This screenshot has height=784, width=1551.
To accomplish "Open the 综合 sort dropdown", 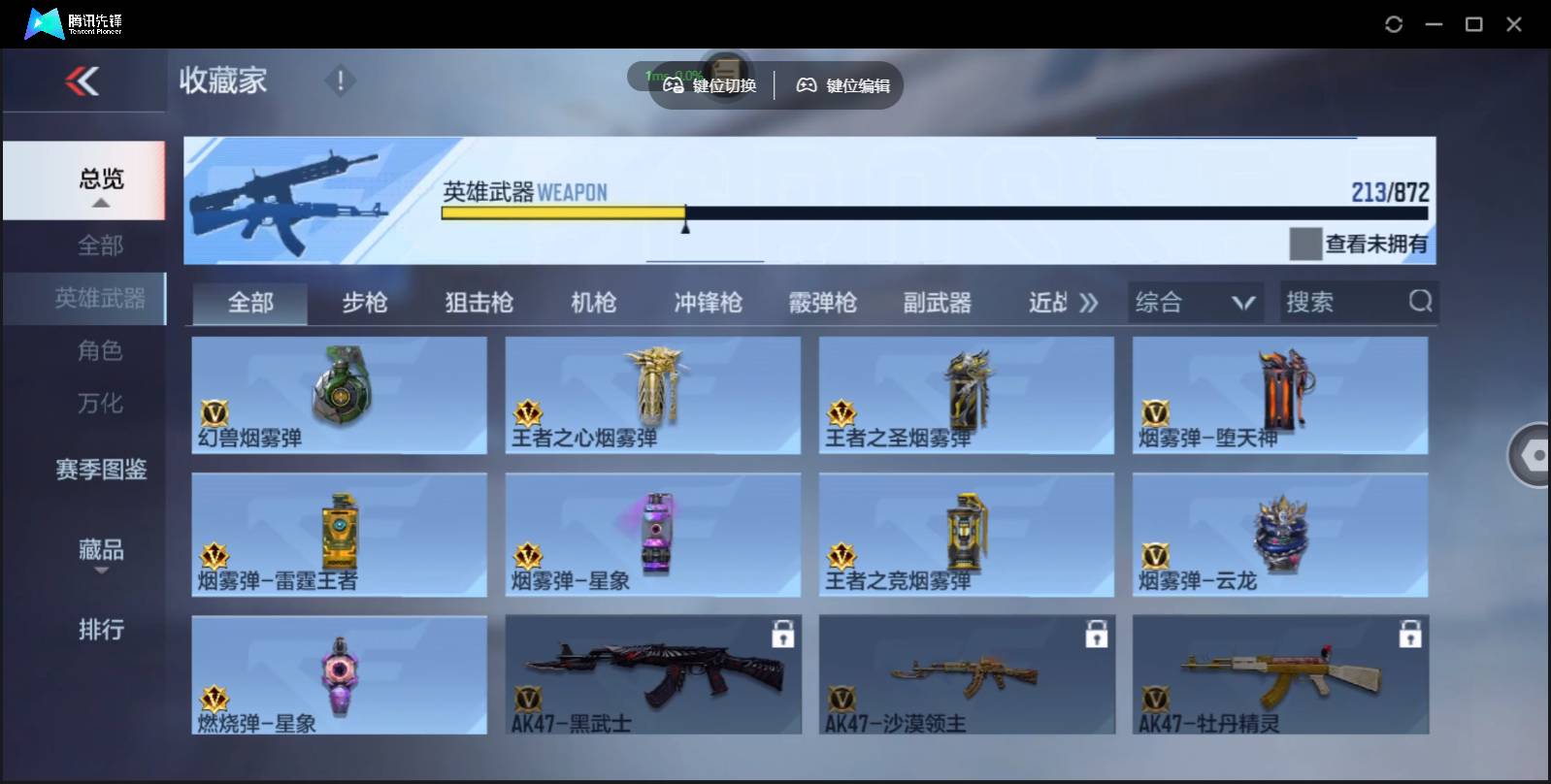I will pyautogui.click(x=1196, y=302).
